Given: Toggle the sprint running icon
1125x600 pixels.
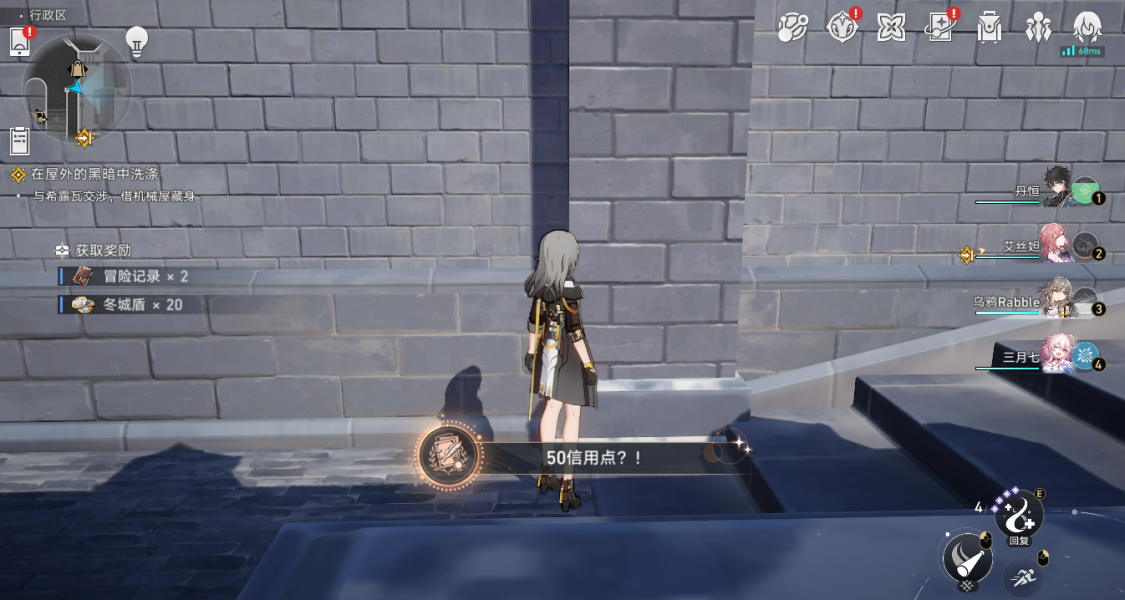Looking at the screenshot, I should click(x=1022, y=576).
